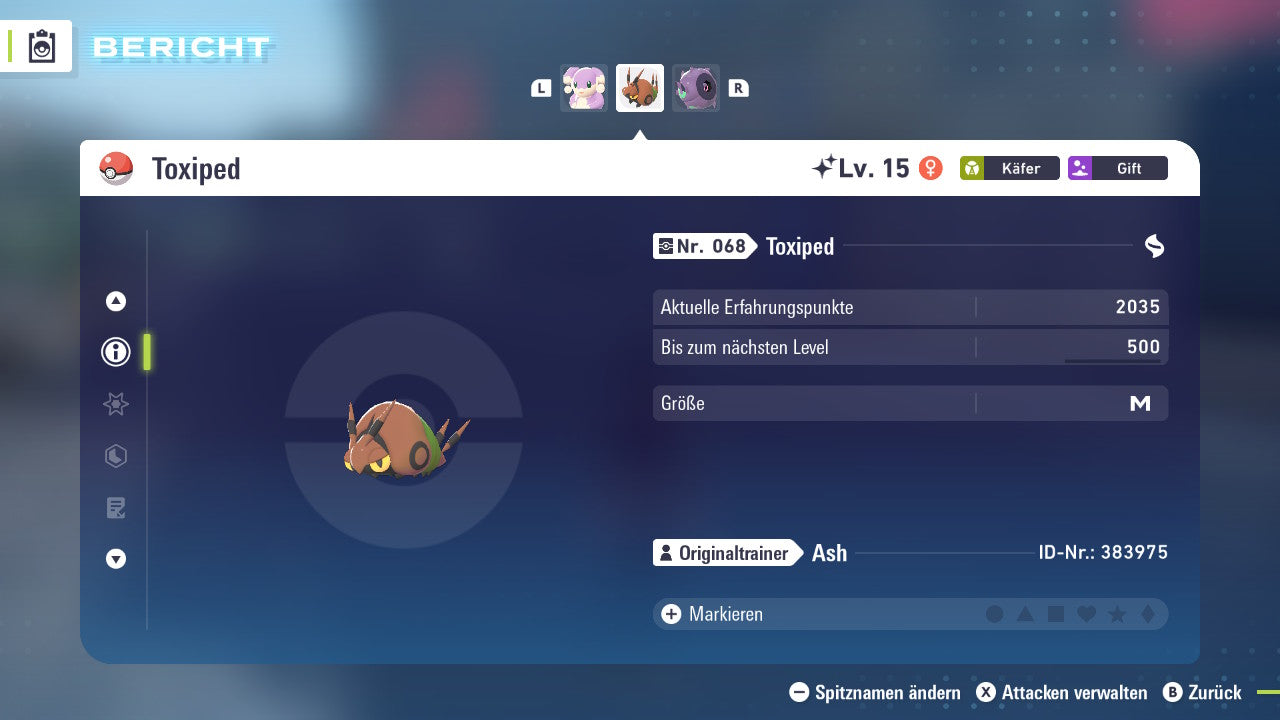This screenshot has height=720, width=1280.
Task: Collapse the down arrow below the sidebar
Action: click(115, 559)
